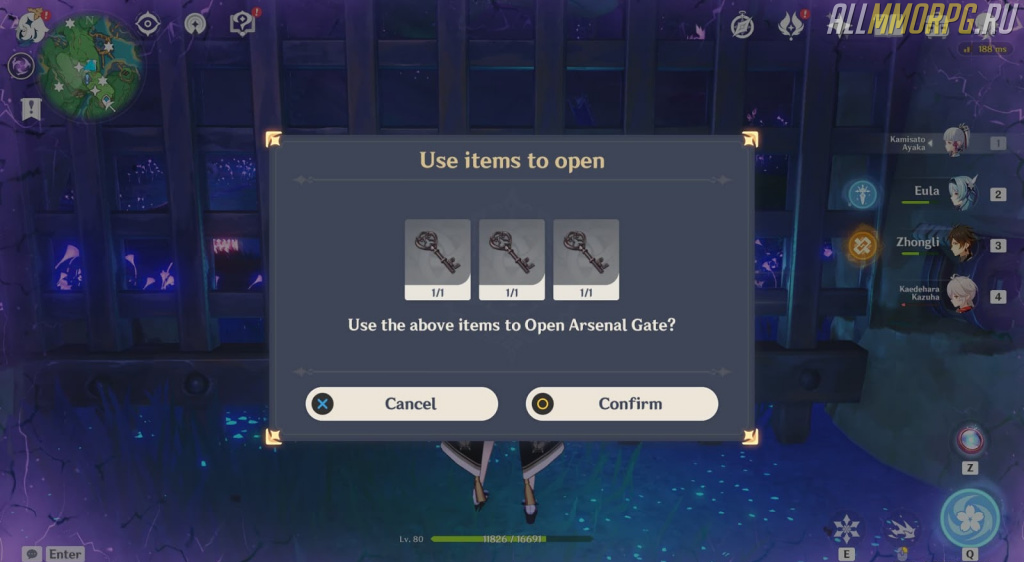Cancel the use items dialog

pos(402,404)
